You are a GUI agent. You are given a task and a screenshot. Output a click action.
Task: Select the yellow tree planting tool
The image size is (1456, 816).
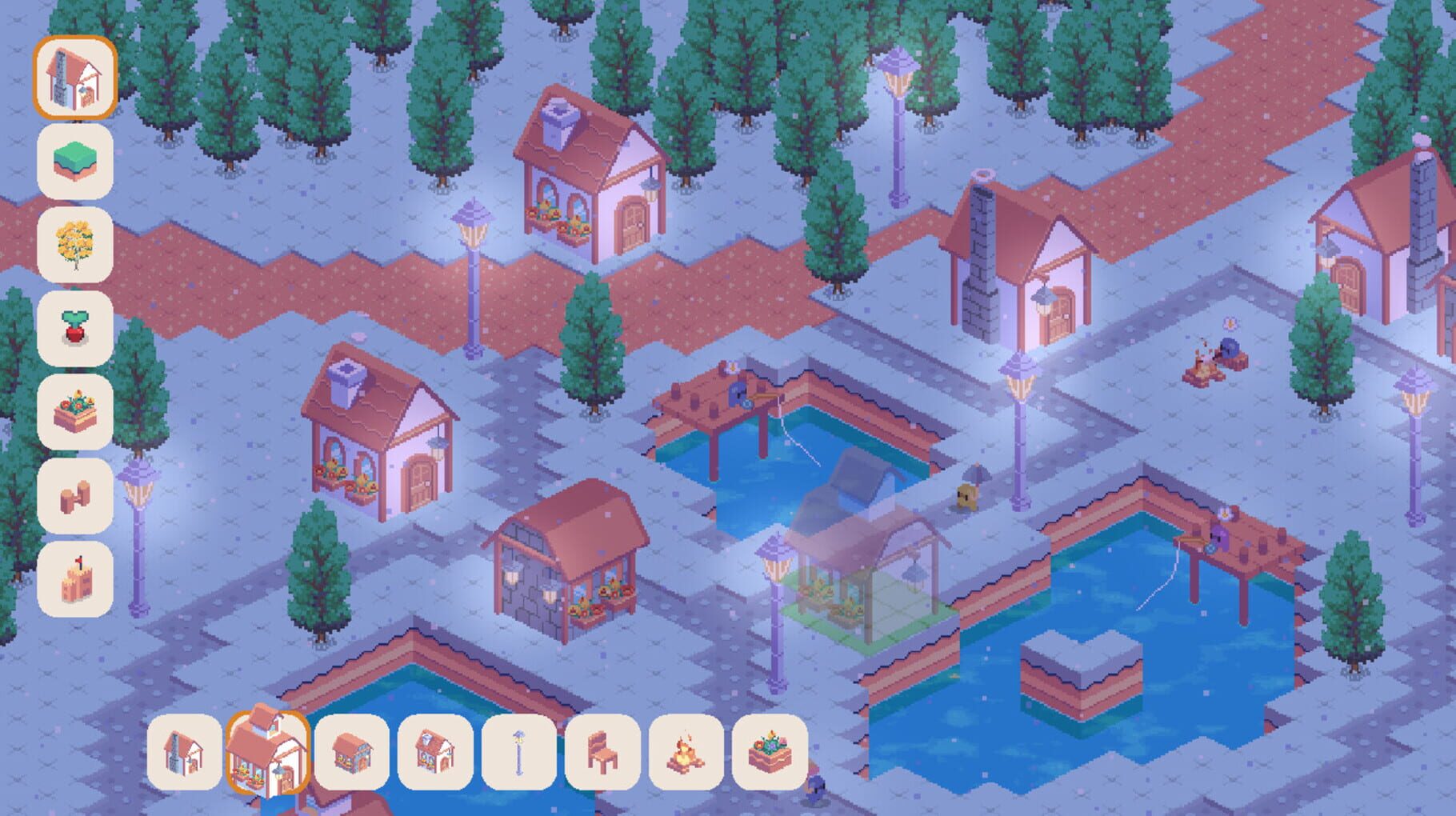point(78,240)
